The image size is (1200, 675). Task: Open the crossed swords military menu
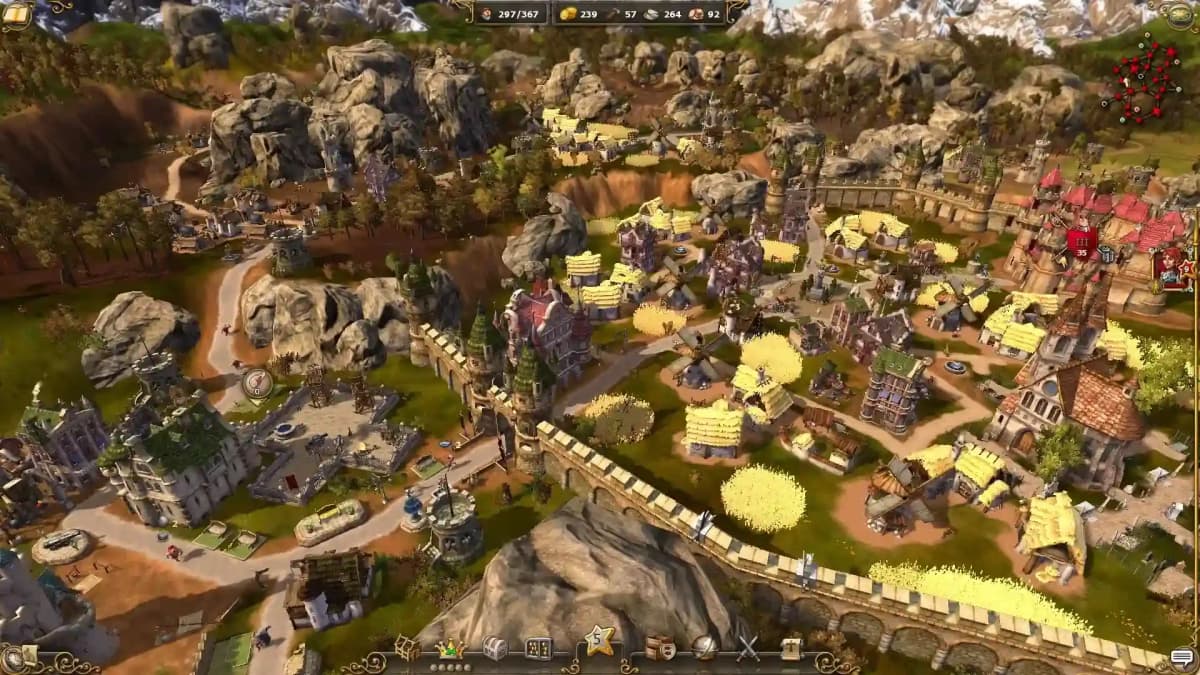tap(748, 648)
